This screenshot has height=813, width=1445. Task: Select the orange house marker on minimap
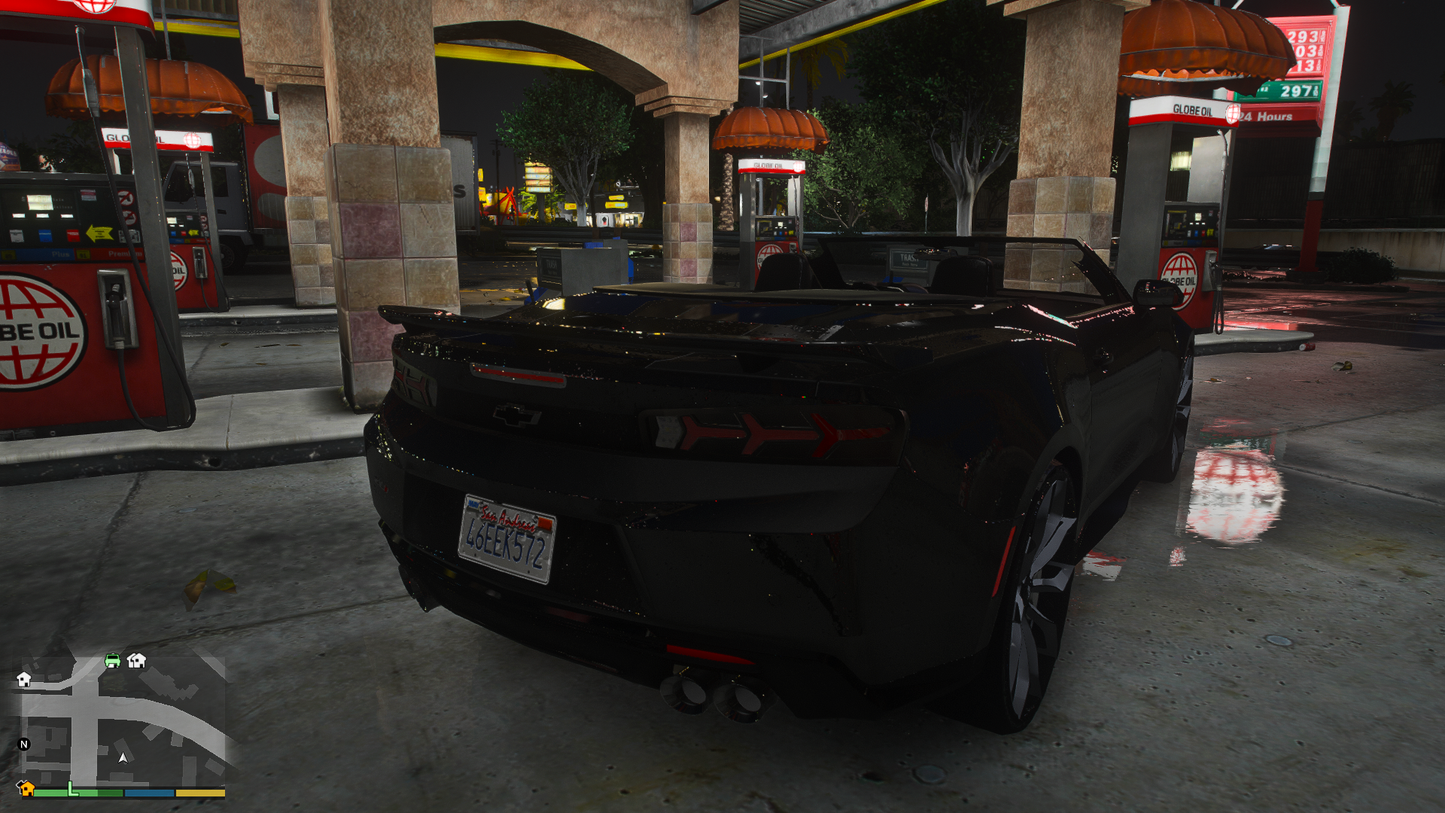(x=26, y=788)
